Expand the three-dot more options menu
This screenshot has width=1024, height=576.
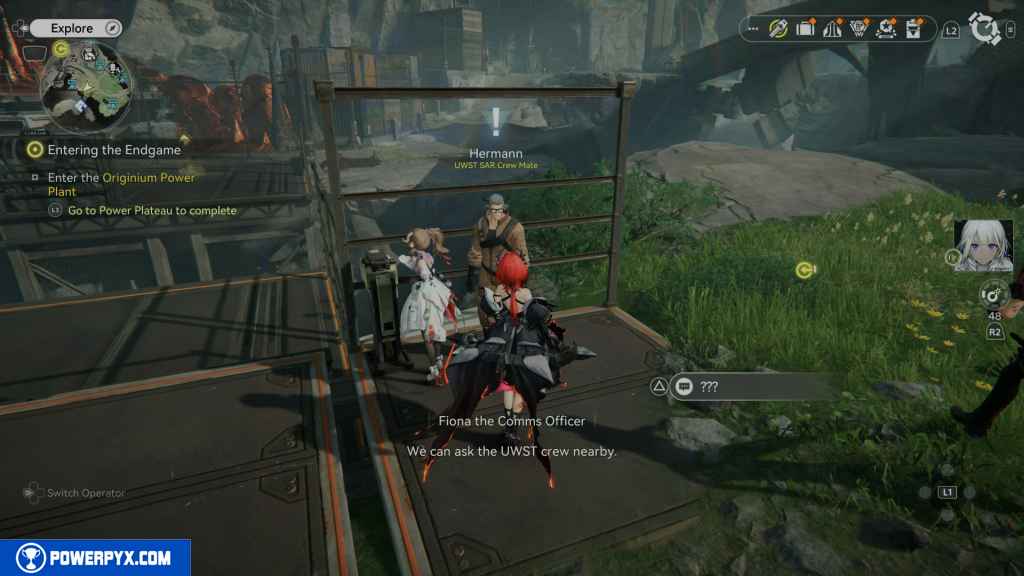pyautogui.click(x=752, y=29)
